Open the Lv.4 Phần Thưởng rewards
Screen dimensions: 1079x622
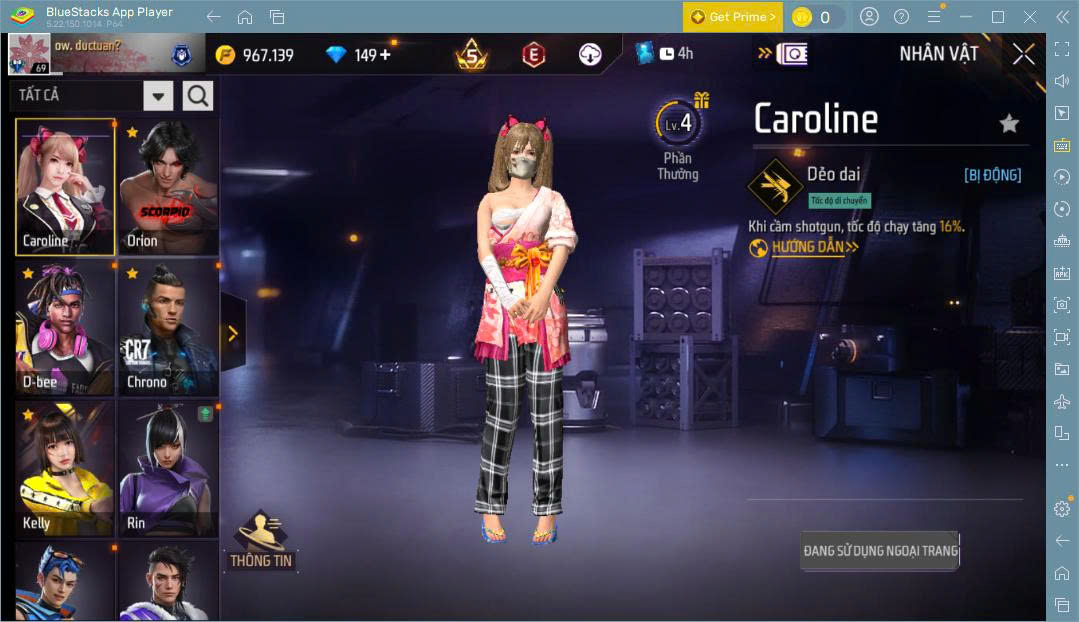pyautogui.click(x=678, y=137)
